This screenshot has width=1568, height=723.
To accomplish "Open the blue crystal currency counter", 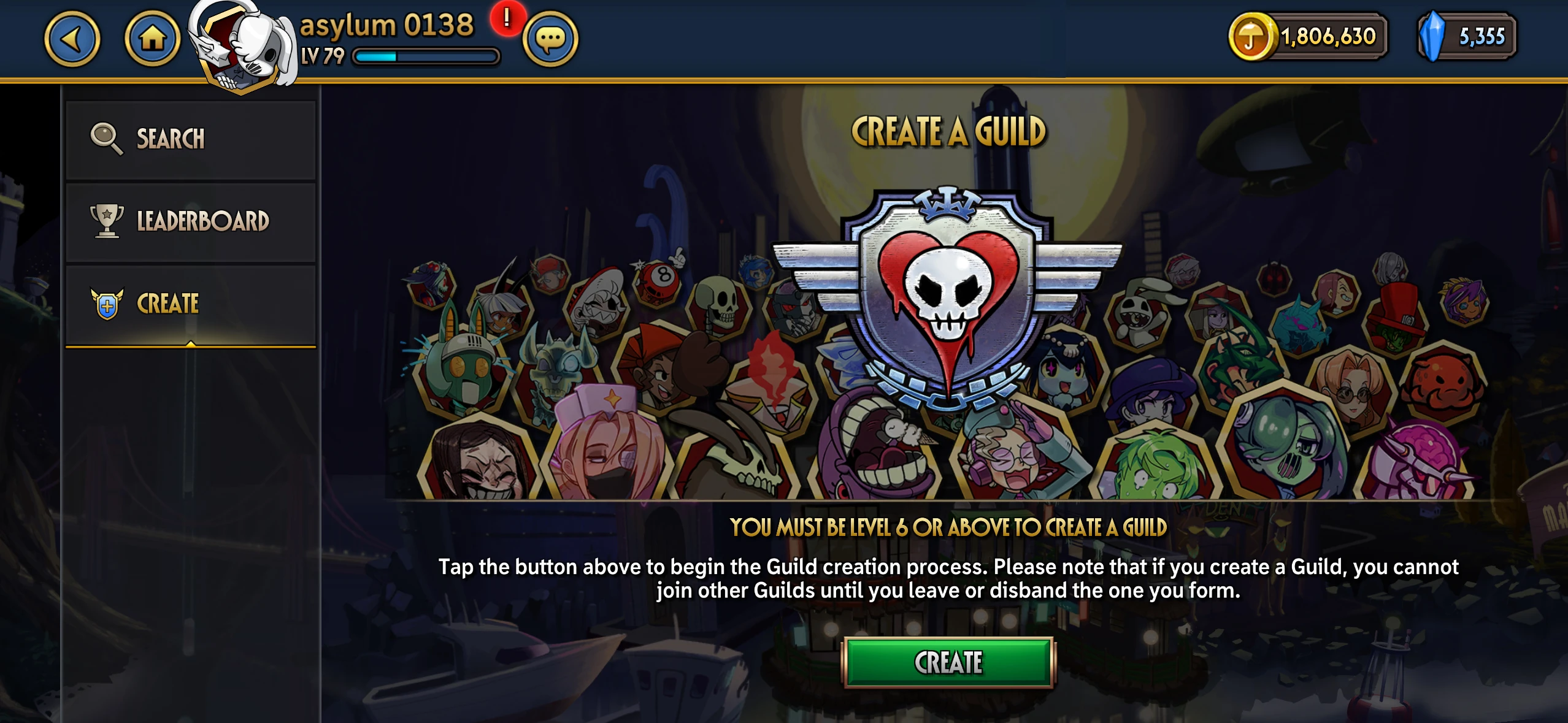I will [1467, 37].
